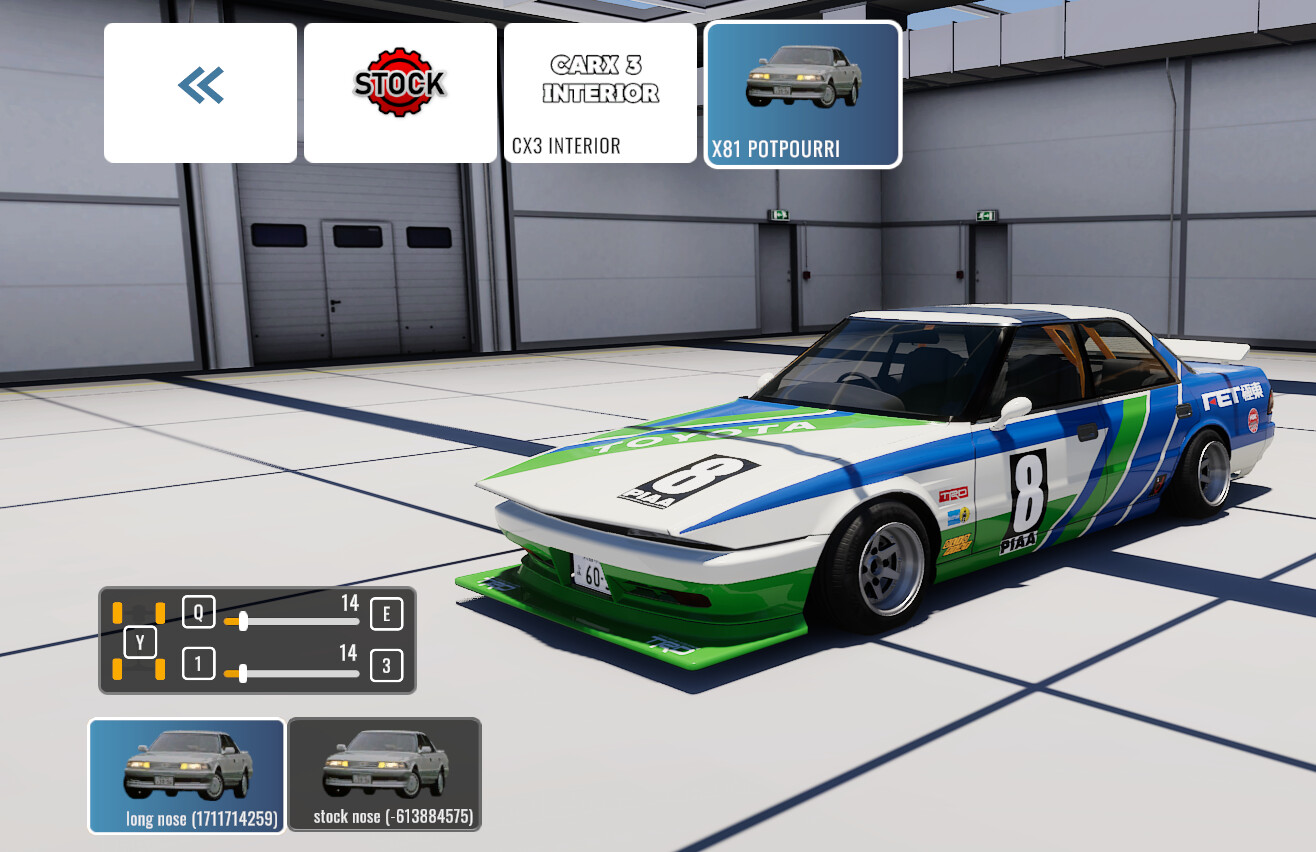This screenshot has height=852, width=1316.
Task: Open the CX3 Interior category
Action: tap(600, 92)
